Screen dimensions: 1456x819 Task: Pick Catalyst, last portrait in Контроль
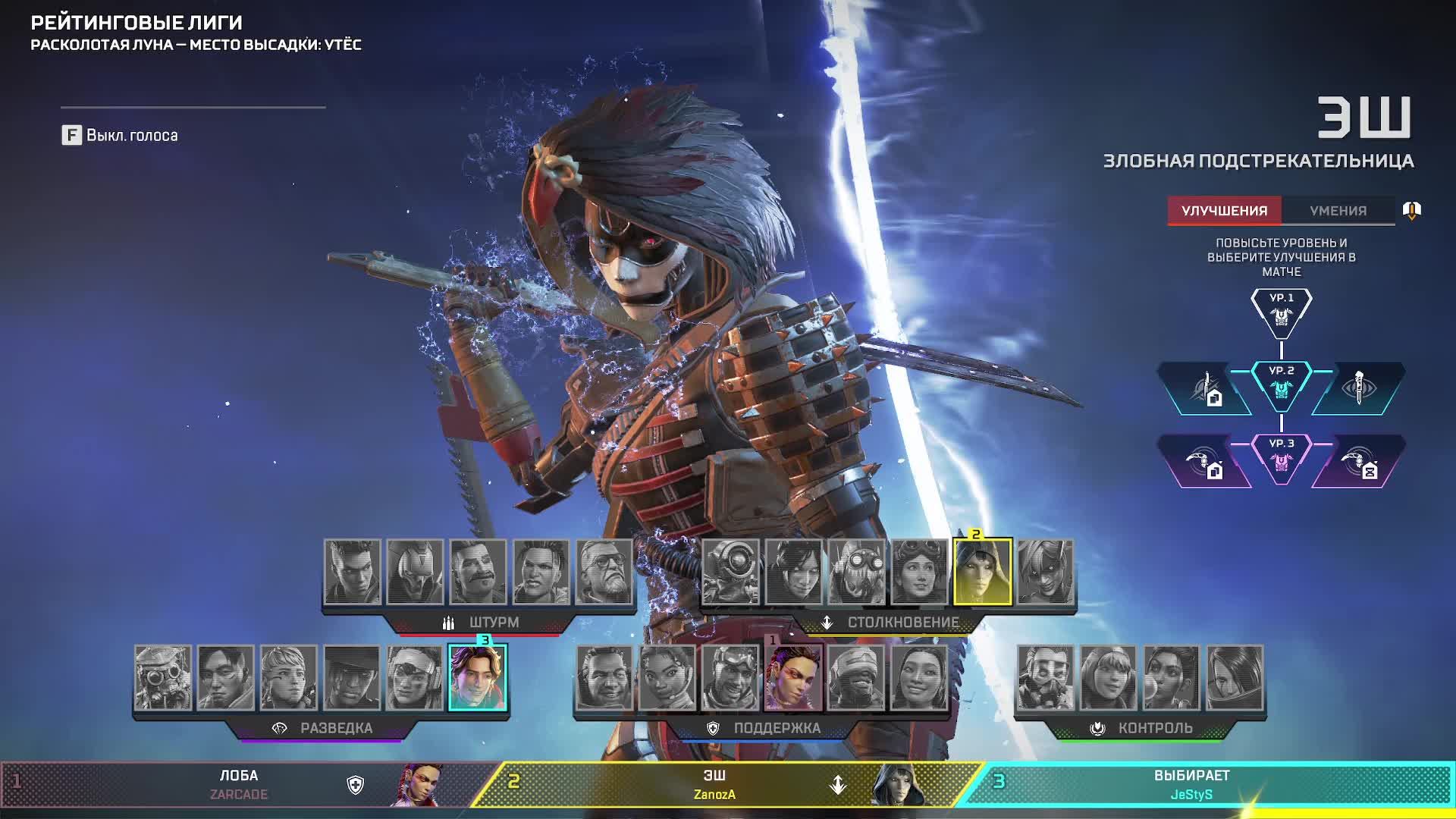[x=1235, y=678]
